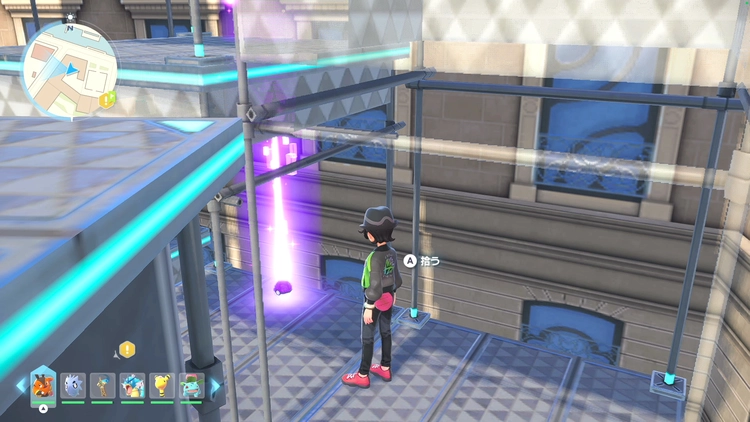Switch to the yellow Ampharos party slot
This screenshot has width=750, height=422.
[161, 386]
